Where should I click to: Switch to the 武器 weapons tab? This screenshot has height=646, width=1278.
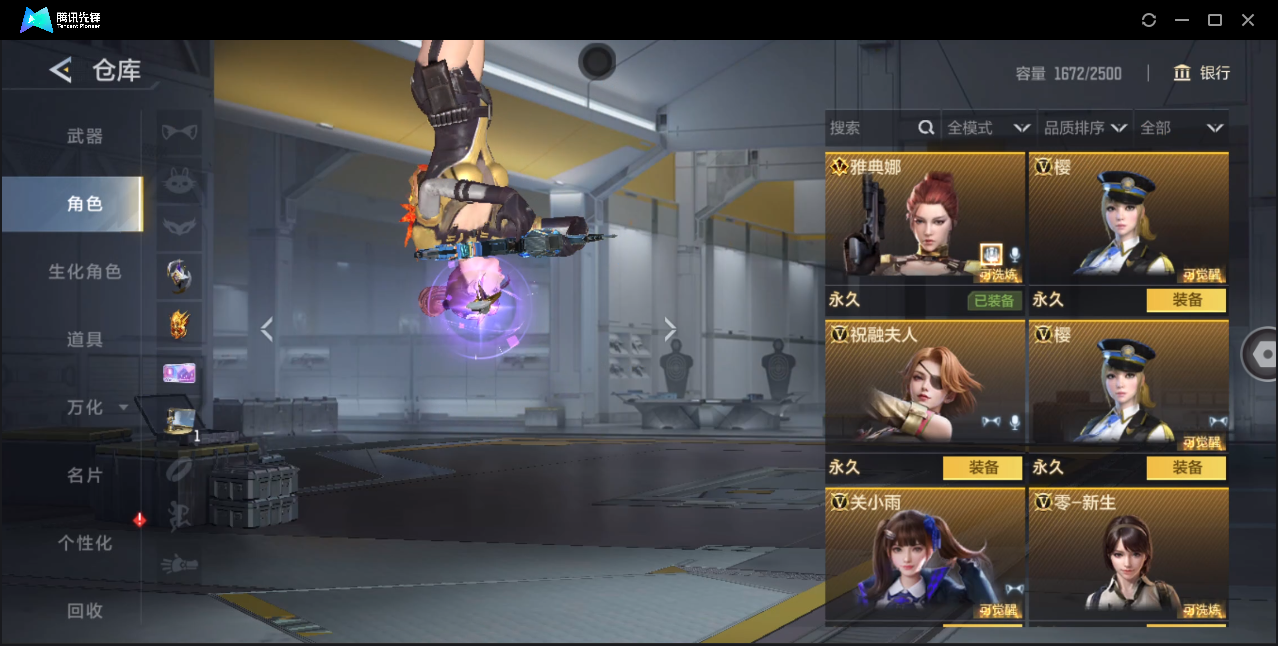(x=84, y=136)
